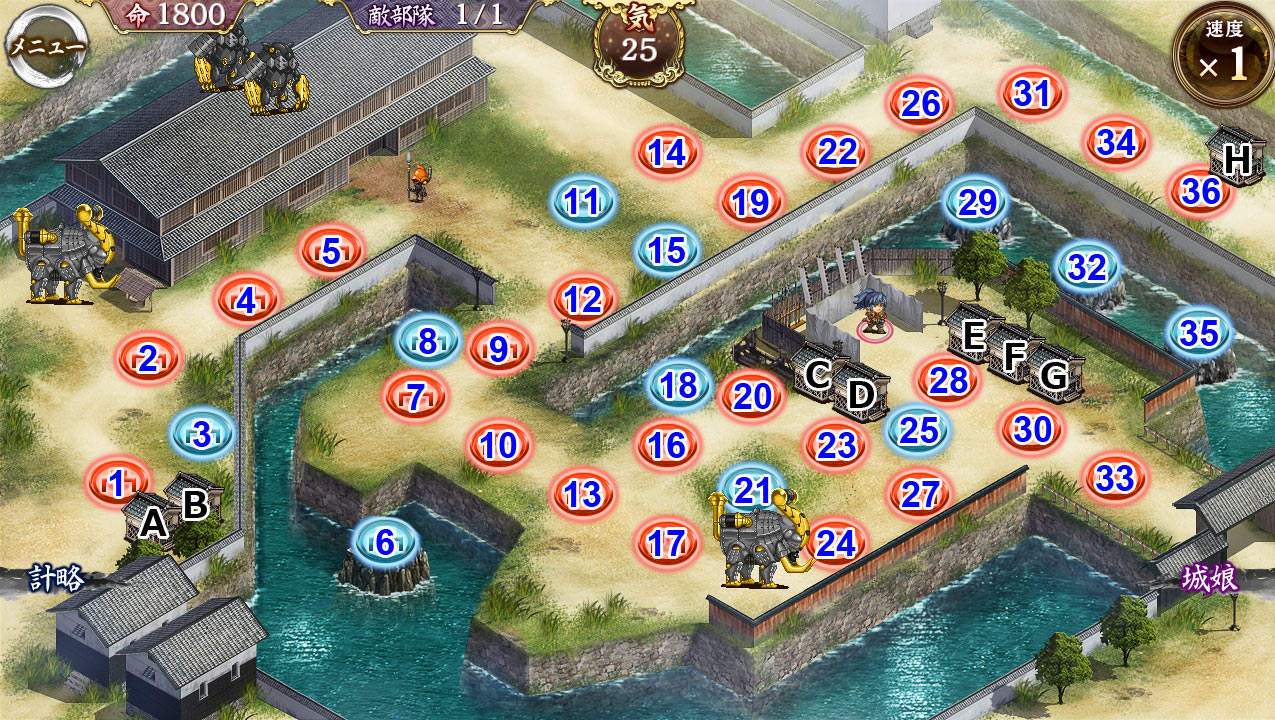Choose red deployment slot 14

667,153
